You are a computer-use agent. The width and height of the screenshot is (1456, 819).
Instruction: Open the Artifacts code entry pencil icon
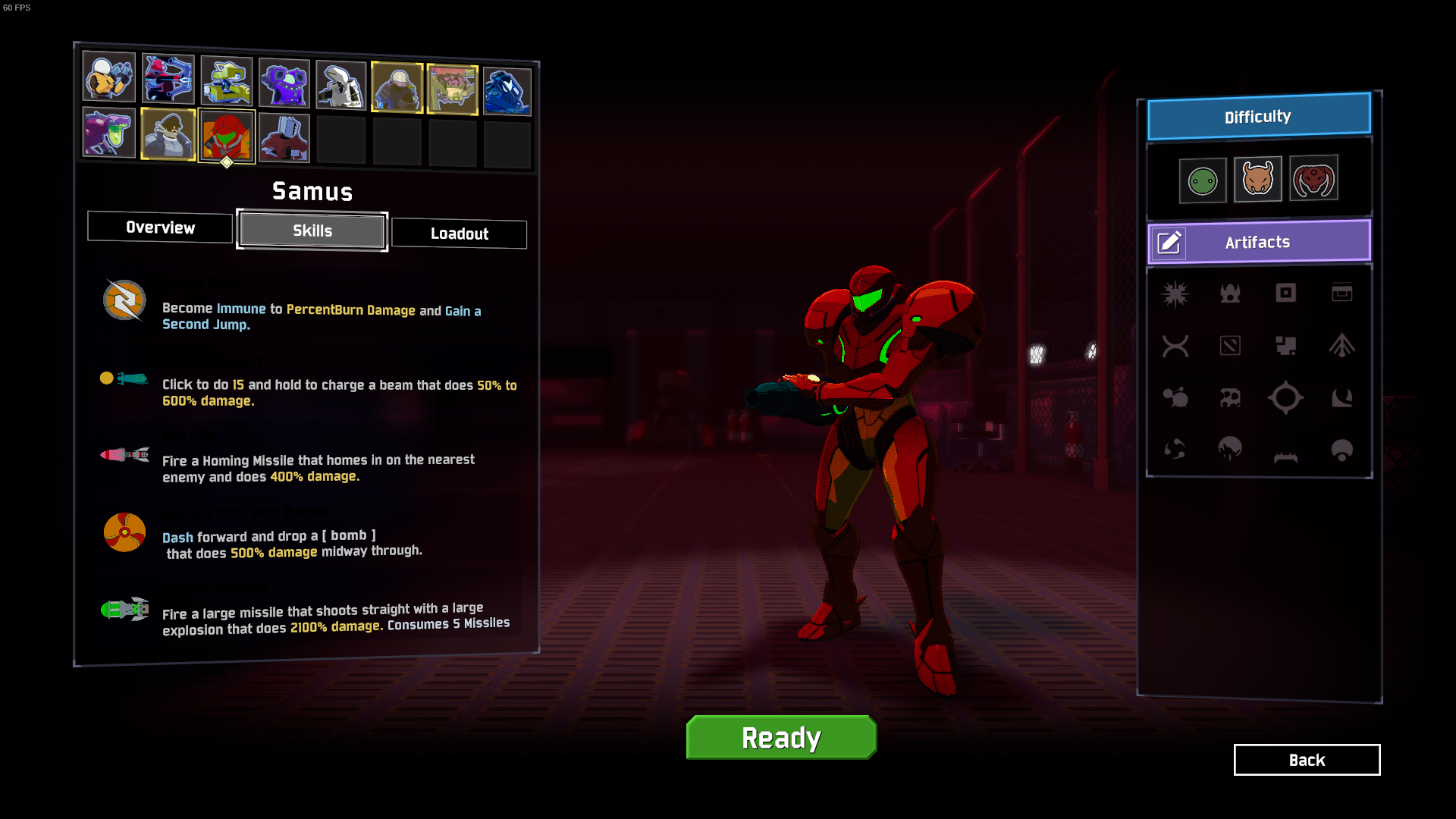1169,243
